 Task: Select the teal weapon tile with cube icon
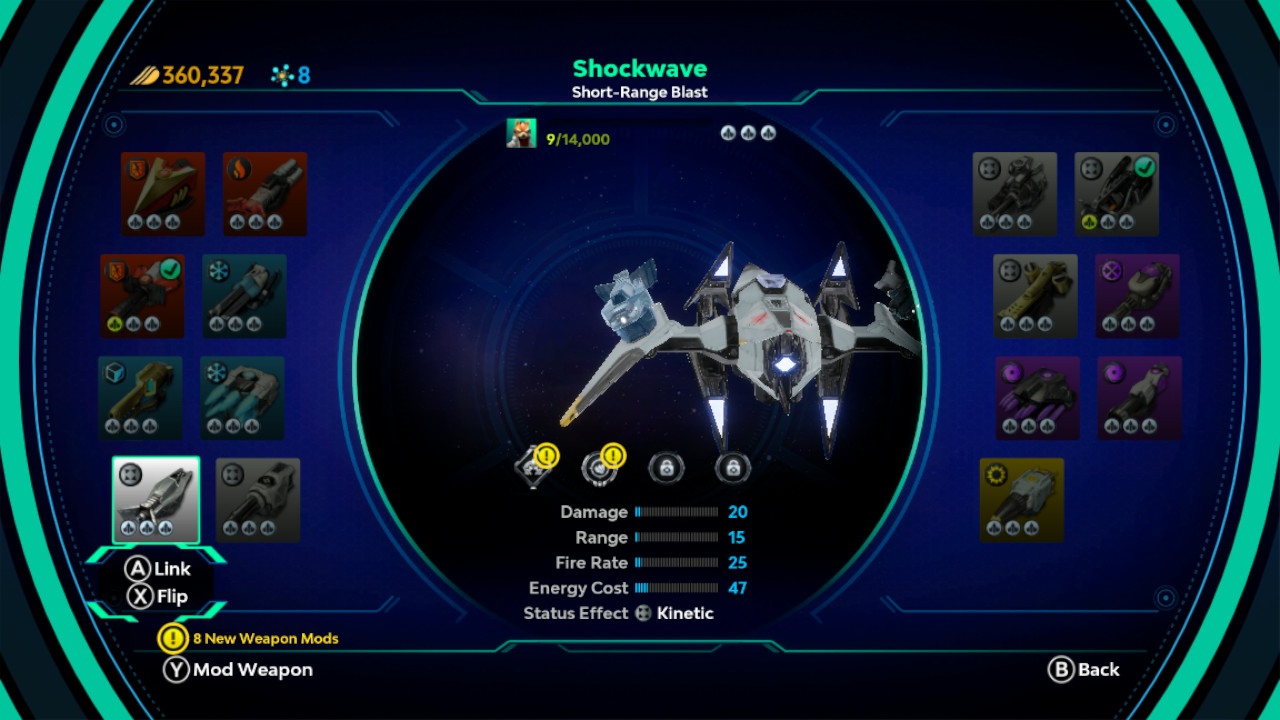click(x=140, y=398)
